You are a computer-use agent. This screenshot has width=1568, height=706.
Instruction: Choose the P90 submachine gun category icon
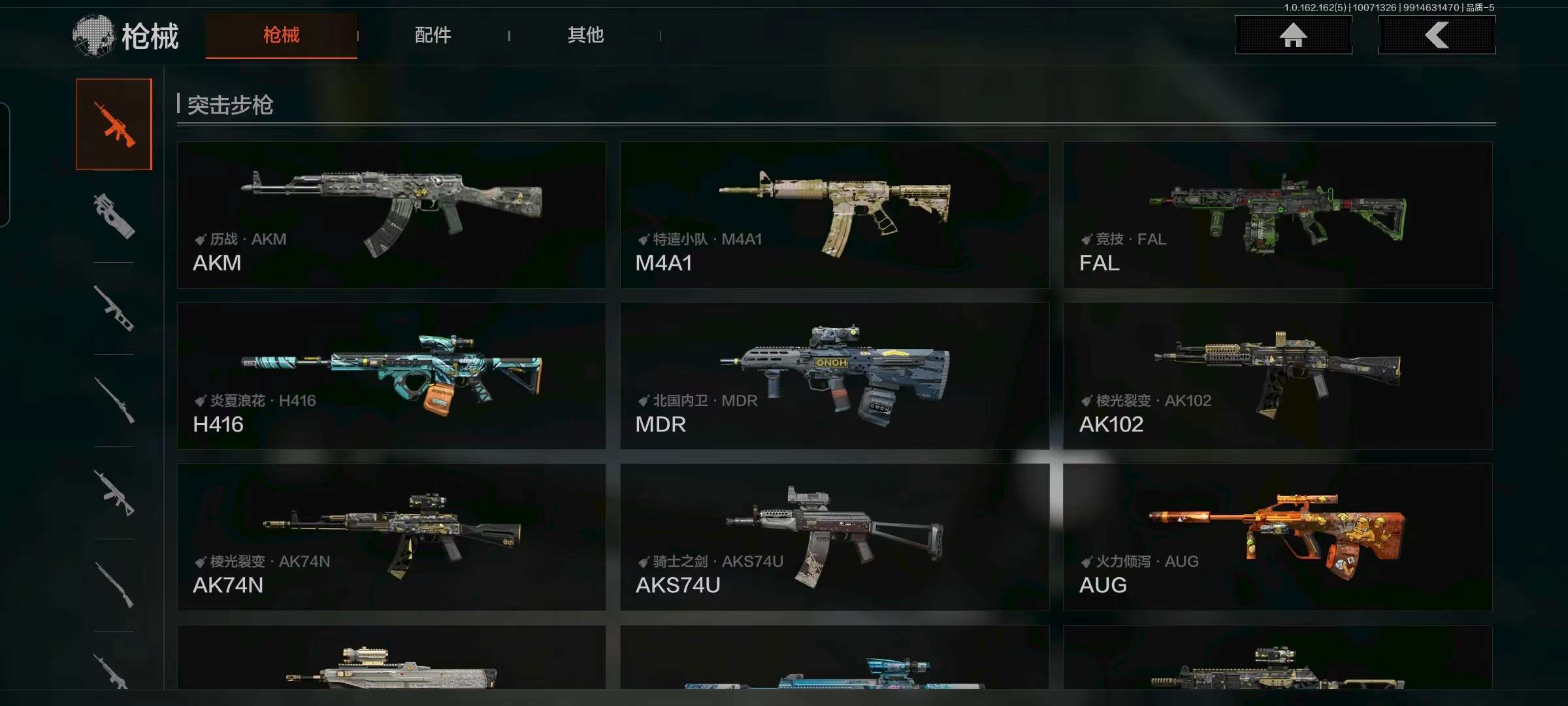tap(114, 216)
